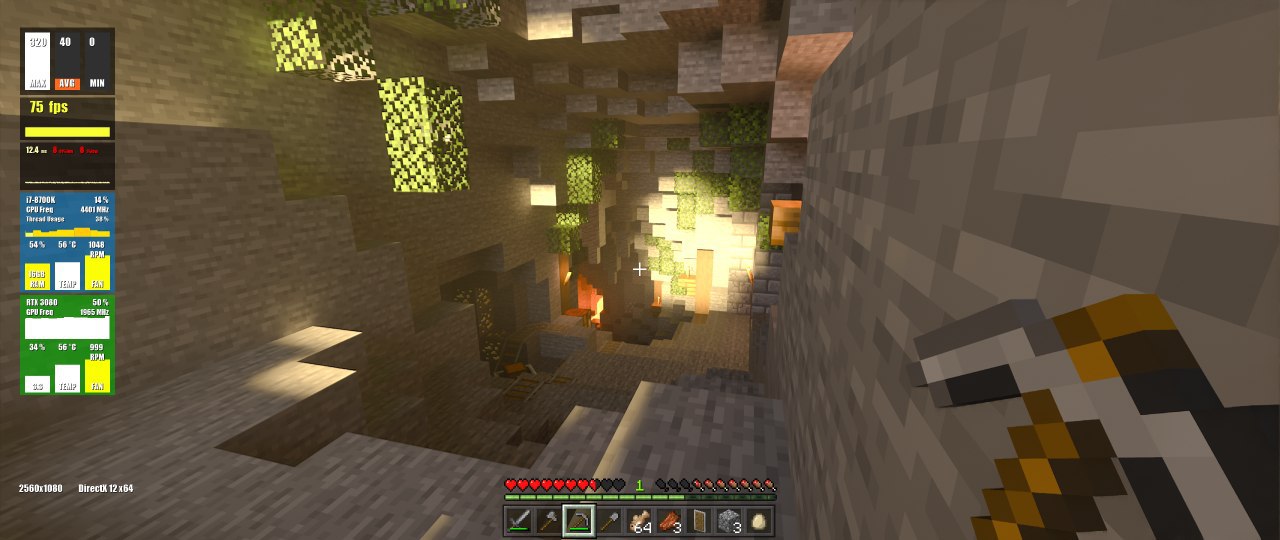Choose the highlighted pickaxe hotbar slot
Viewport: 1280px width, 540px height.
point(579,520)
